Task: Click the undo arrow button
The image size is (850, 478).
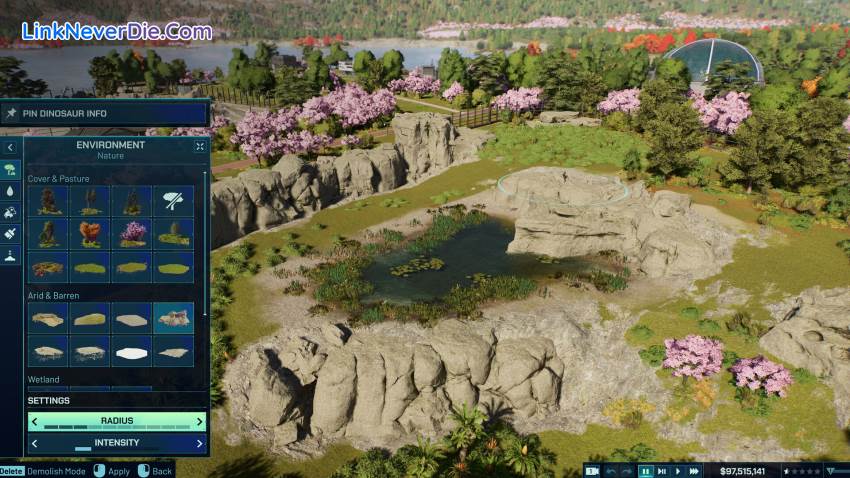Action: (x=611, y=470)
